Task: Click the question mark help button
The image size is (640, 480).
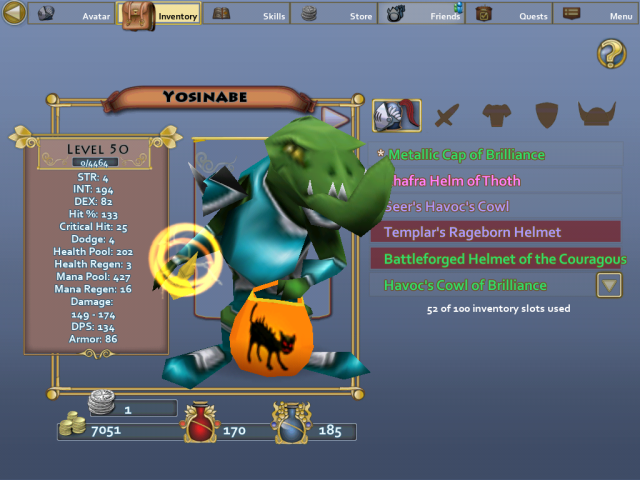Action: click(611, 54)
